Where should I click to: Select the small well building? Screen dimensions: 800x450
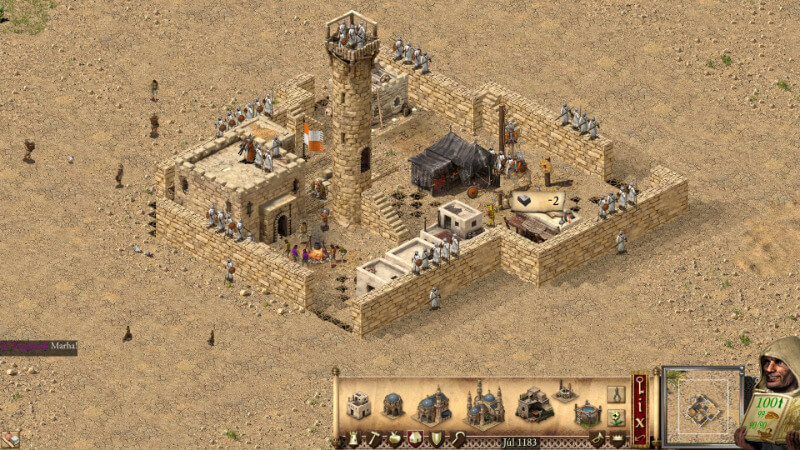pyautogui.click(x=565, y=392)
